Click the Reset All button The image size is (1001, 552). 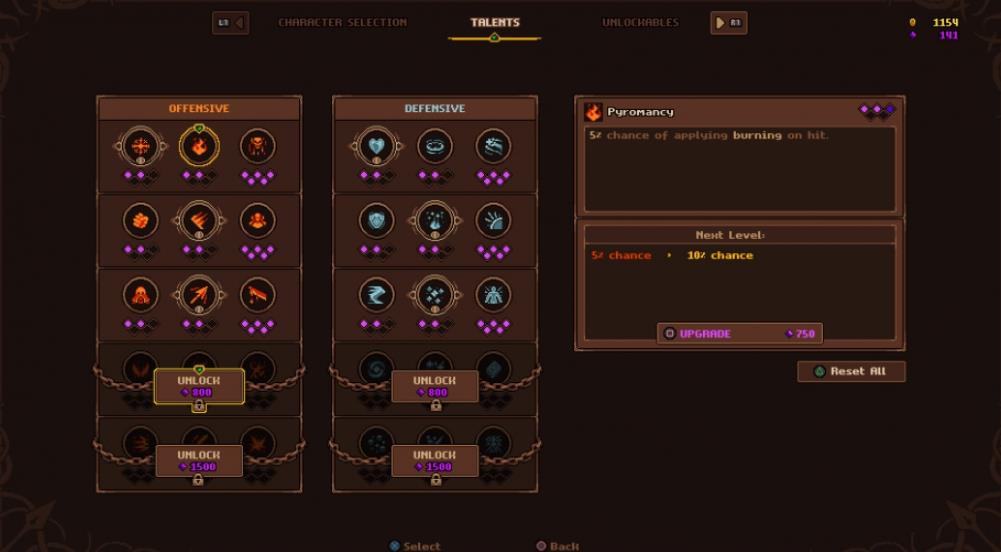pyautogui.click(x=851, y=371)
